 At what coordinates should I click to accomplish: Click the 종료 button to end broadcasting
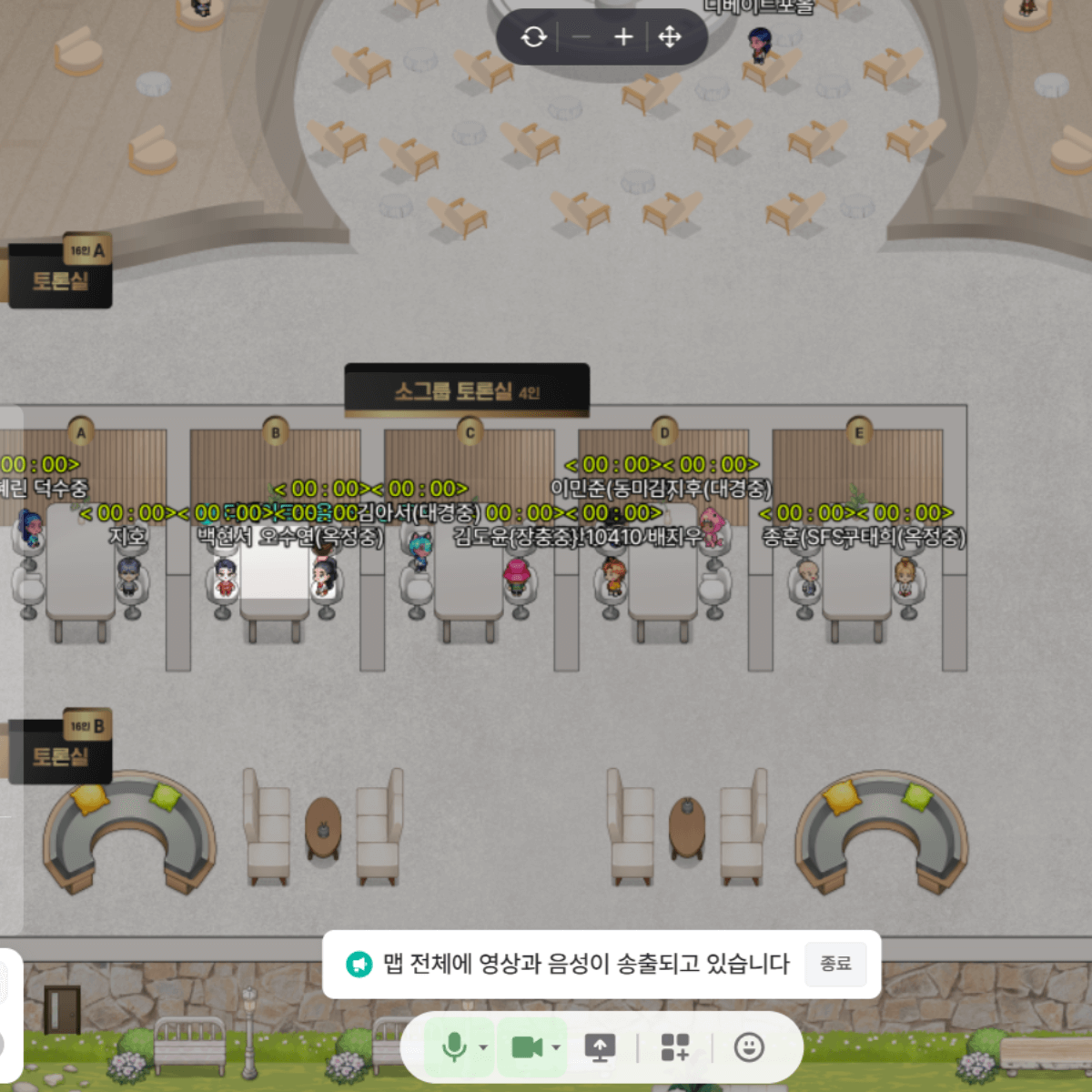(835, 964)
